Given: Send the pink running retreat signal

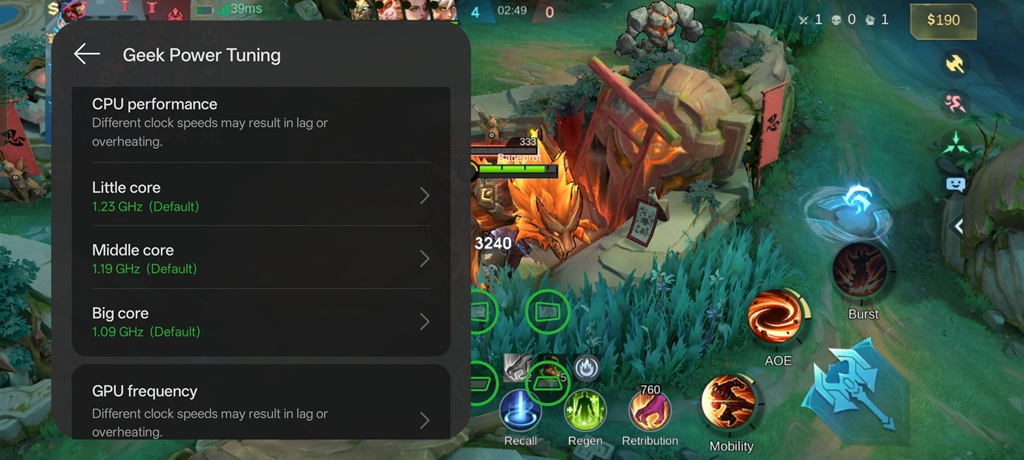Looking at the screenshot, I should [x=955, y=102].
